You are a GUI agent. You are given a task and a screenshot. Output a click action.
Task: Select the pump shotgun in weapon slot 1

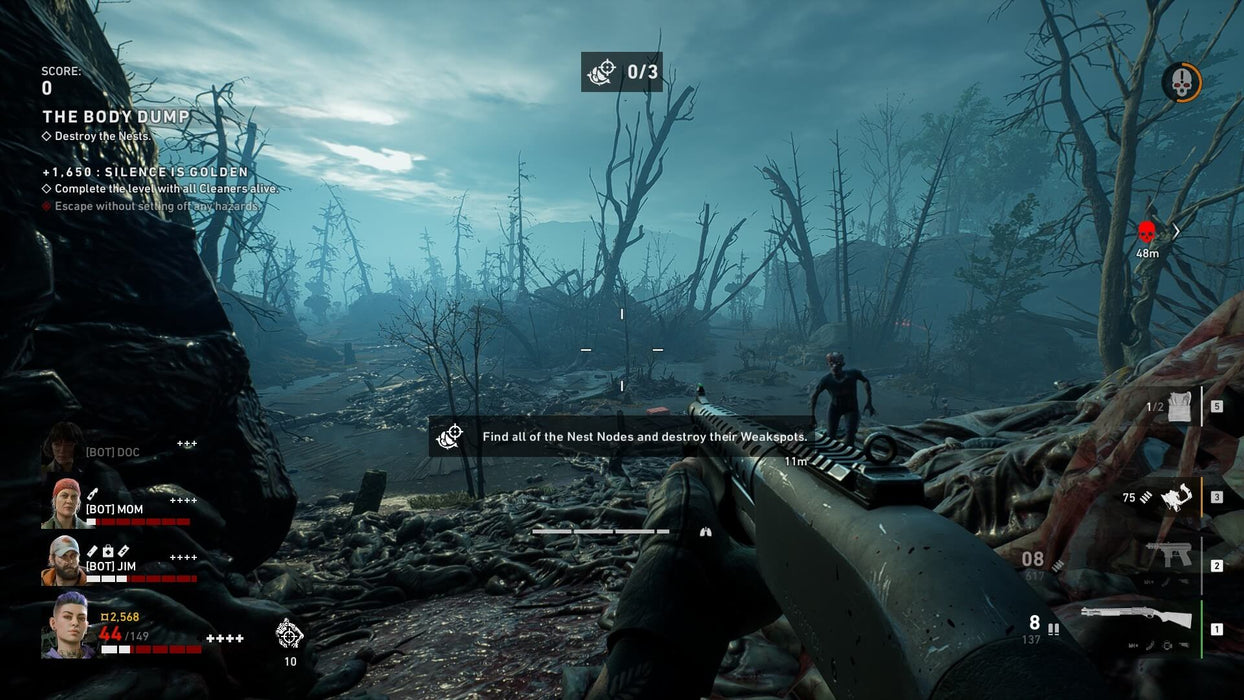point(1136,618)
